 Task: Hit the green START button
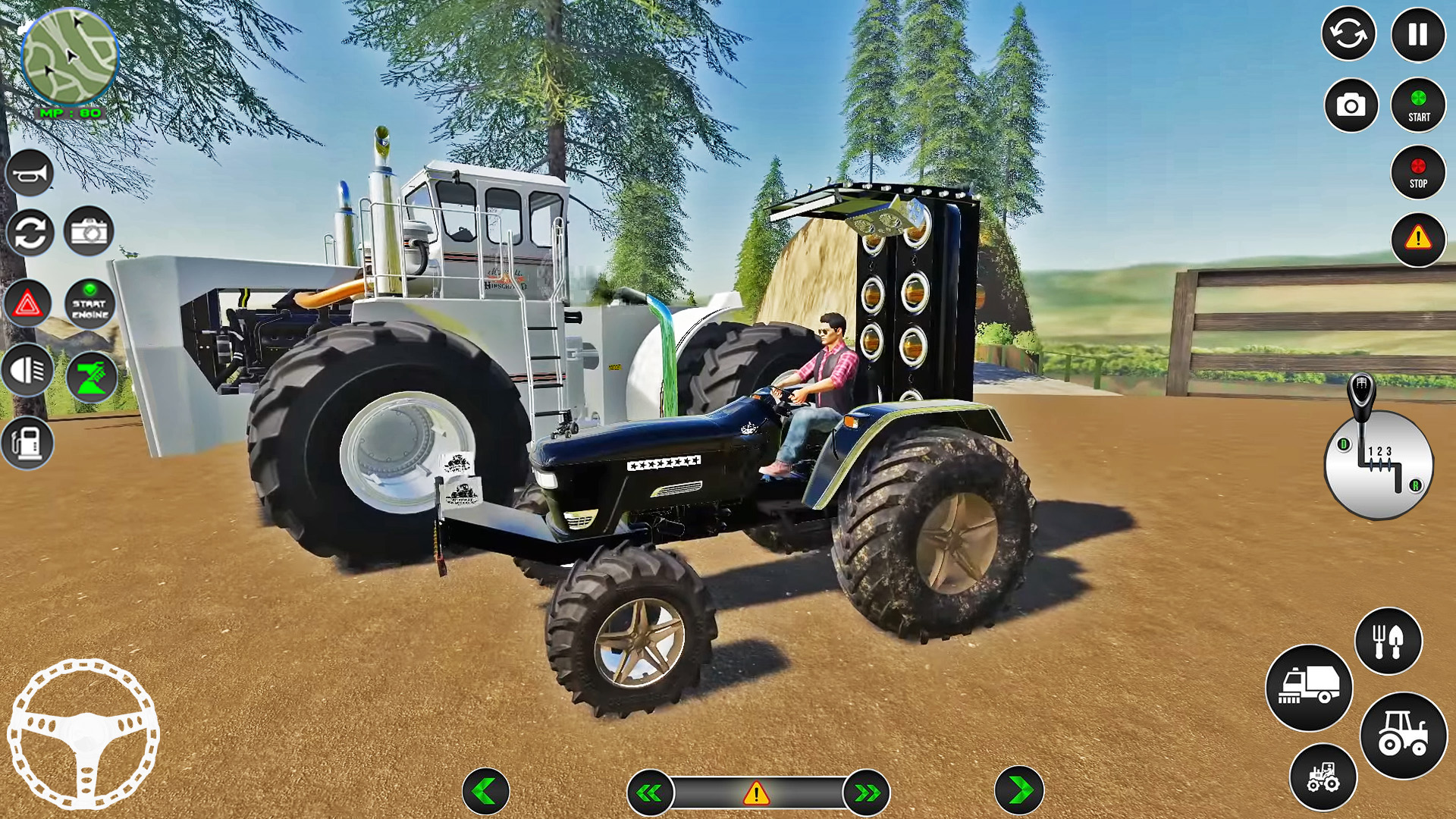pyautogui.click(x=1418, y=105)
